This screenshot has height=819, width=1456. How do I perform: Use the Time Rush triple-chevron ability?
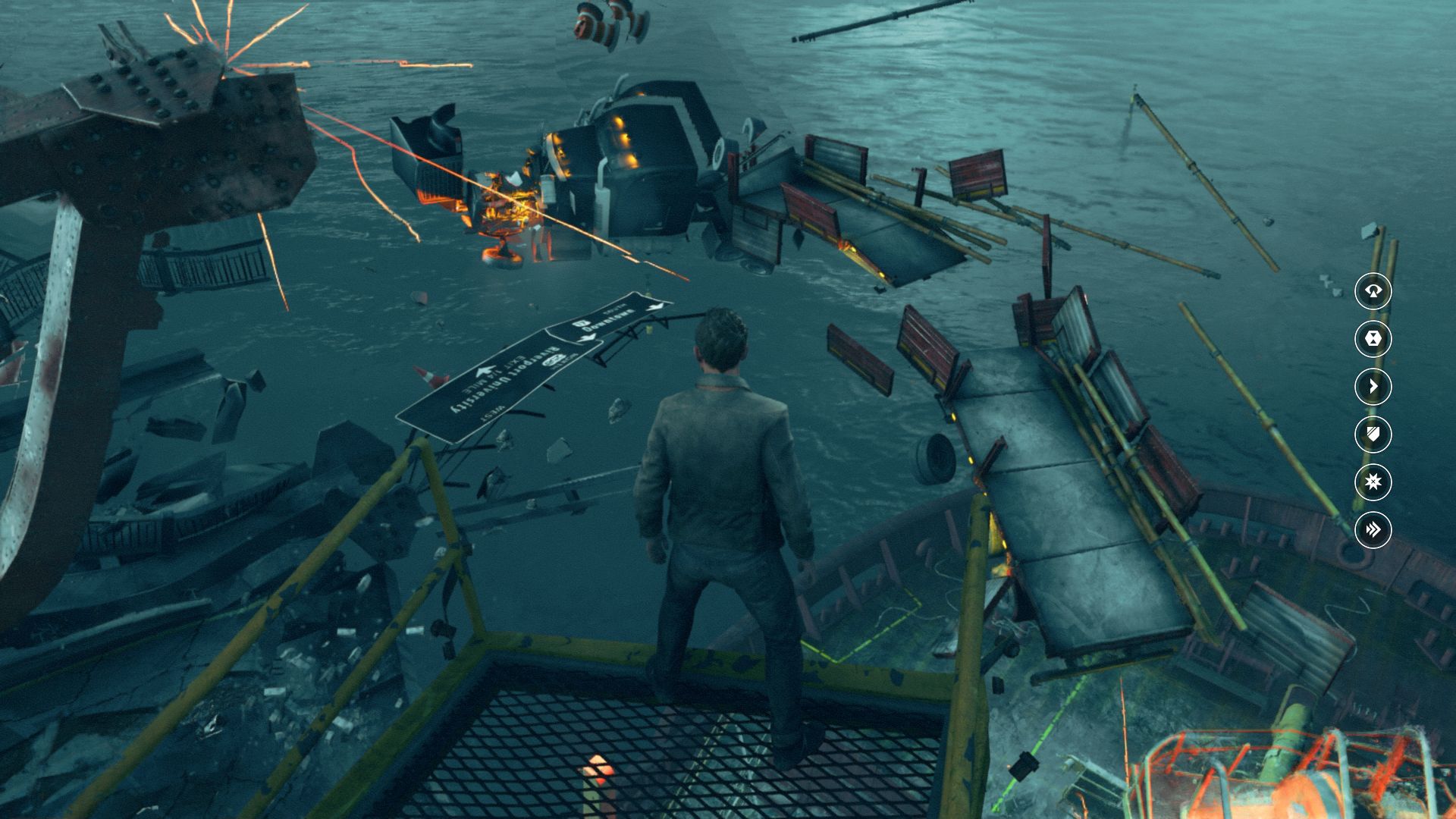point(1373,529)
